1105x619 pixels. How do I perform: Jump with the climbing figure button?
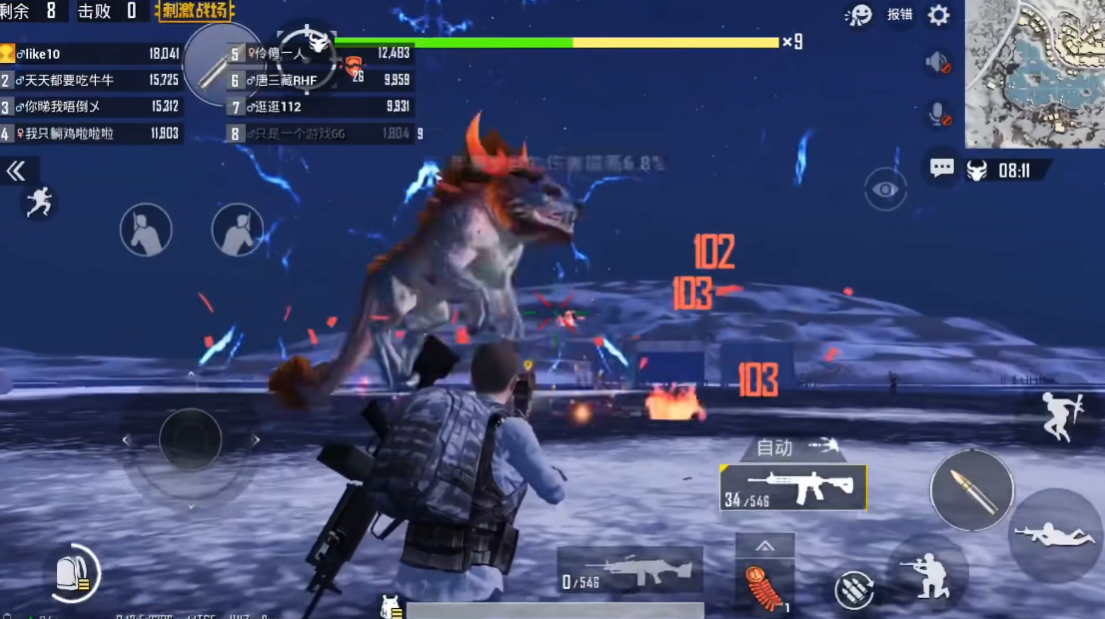pos(1061,415)
